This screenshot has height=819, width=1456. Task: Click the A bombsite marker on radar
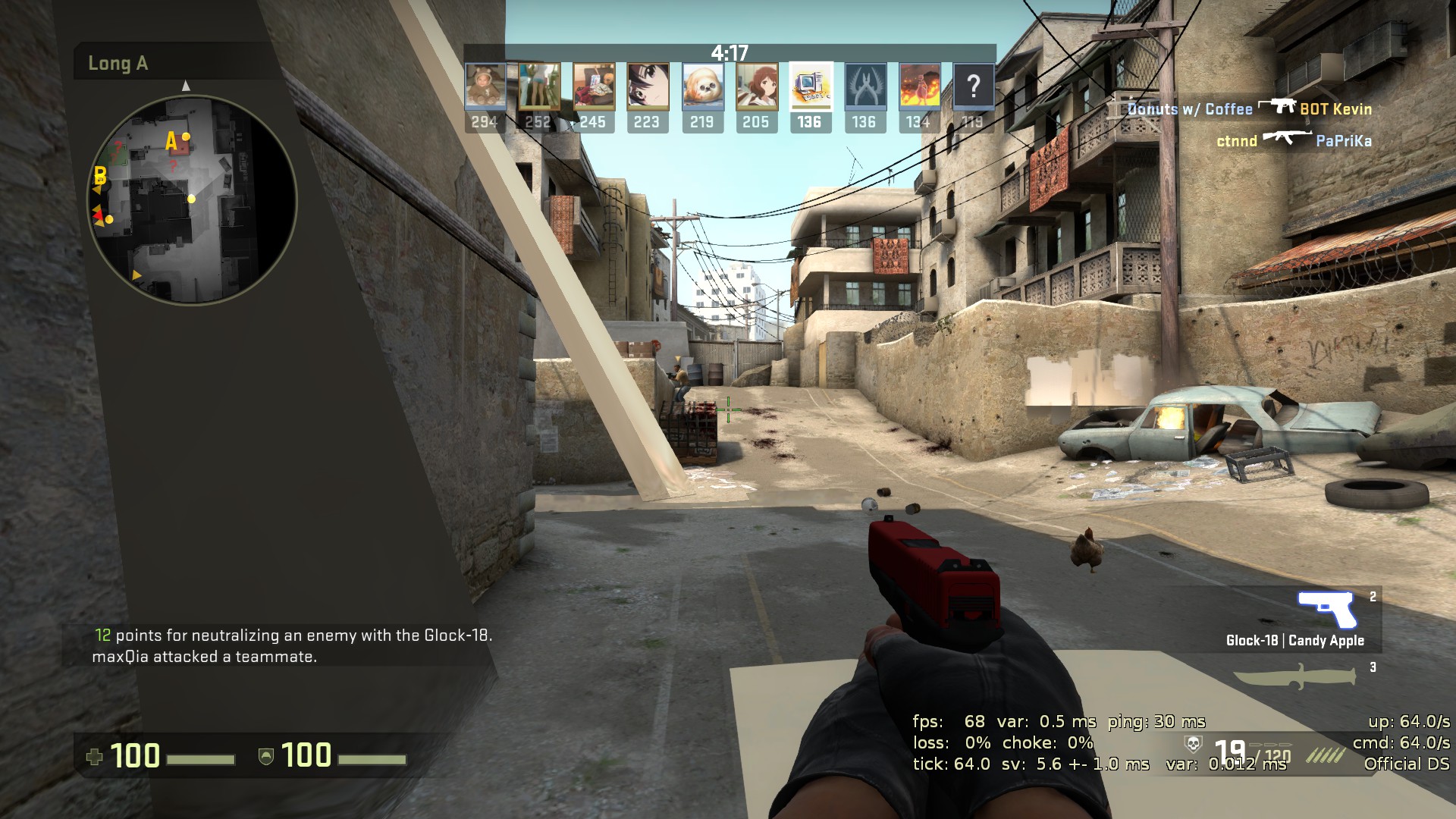171,141
